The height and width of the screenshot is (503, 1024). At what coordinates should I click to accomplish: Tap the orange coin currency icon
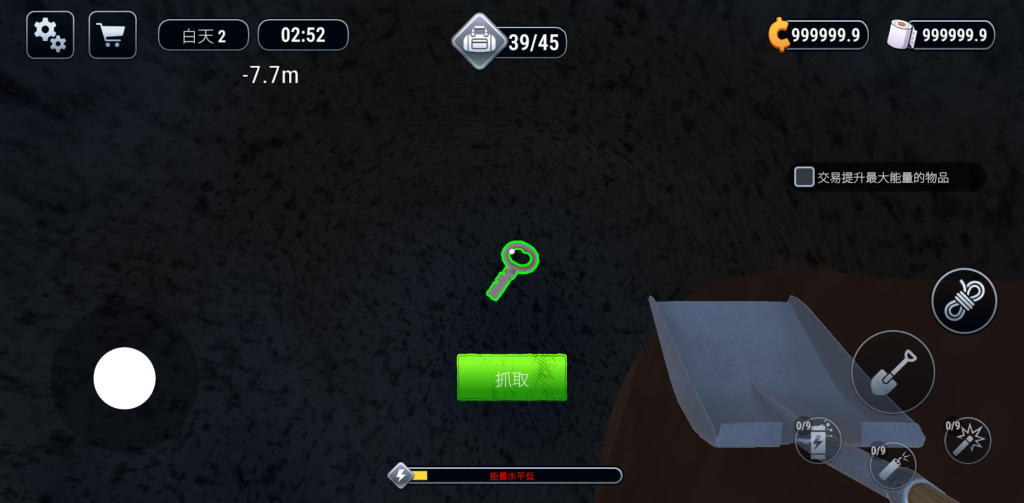coord(779,35)
